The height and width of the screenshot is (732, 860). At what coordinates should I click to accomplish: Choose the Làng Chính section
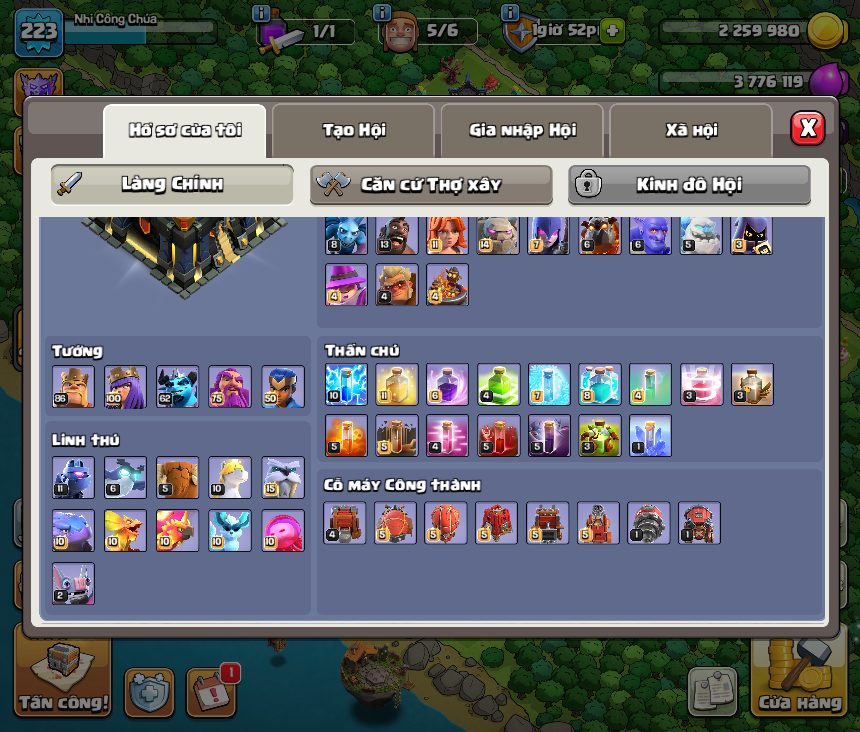coord(172,184)
